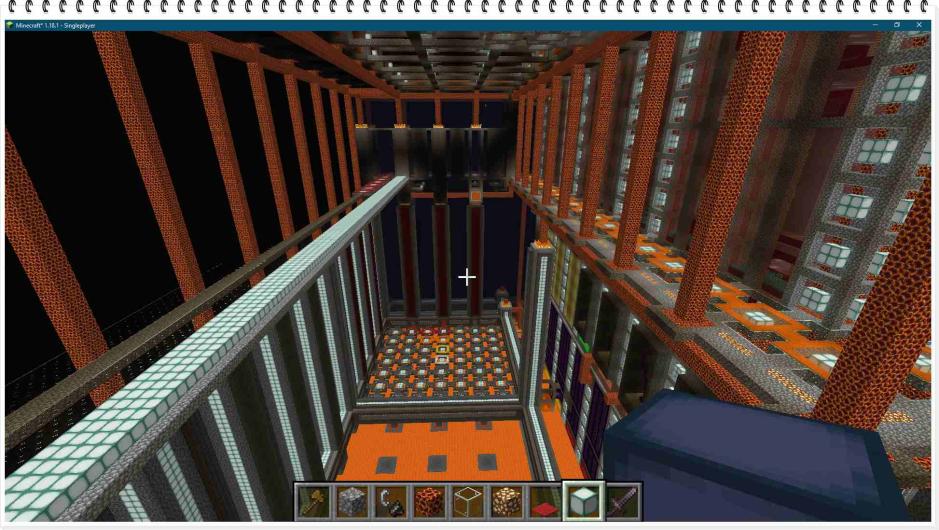The width and height of the screenshot is (939, 530).
Task: Close the Minecraft window
Action: tap(919, 25)
